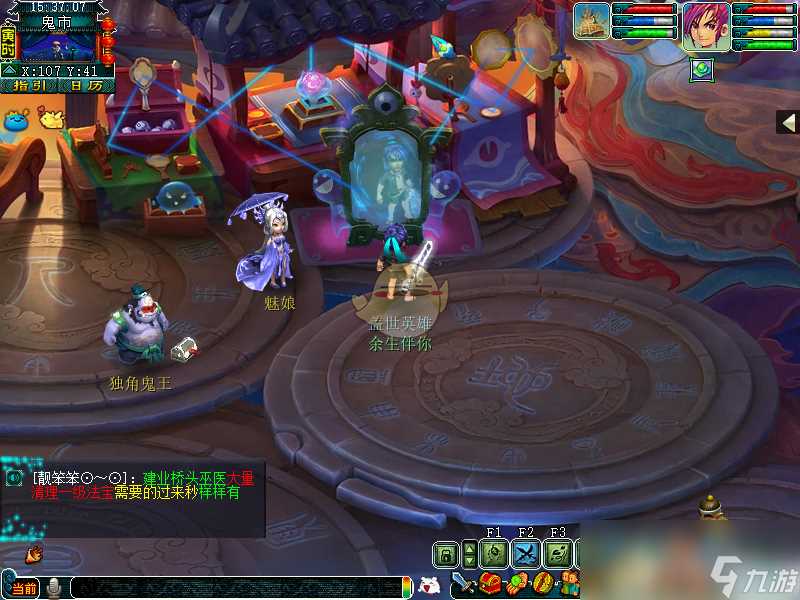The height and width of the screenshot is (600, 800).
Task: Open the pet portrait icon
Action: pyautogui.click(x=592, y=21)
